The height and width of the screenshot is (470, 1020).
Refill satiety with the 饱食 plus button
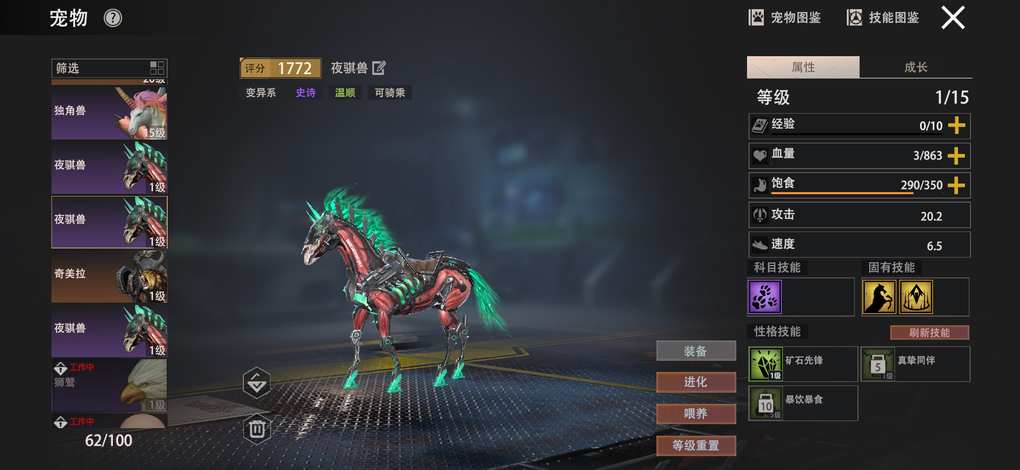pos(957,185)
